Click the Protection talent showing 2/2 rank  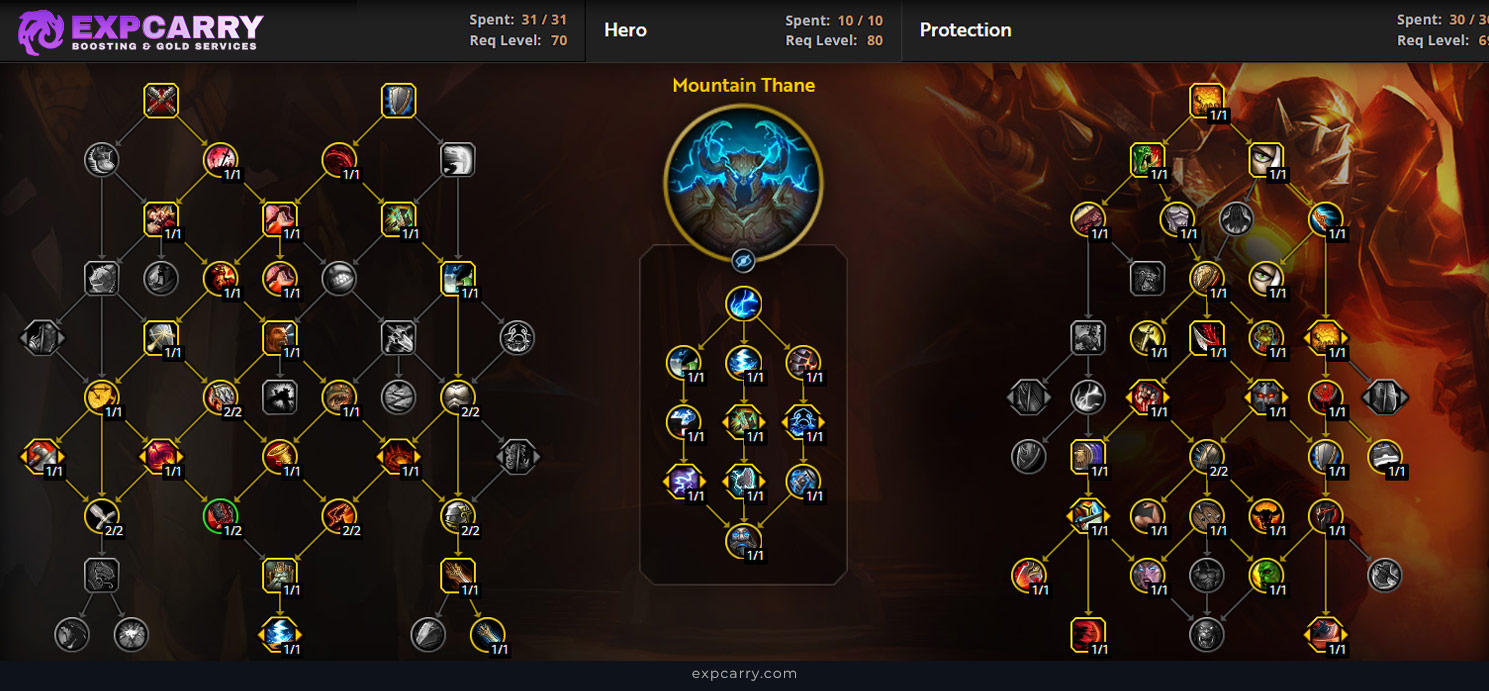[x=1207, y=457]
